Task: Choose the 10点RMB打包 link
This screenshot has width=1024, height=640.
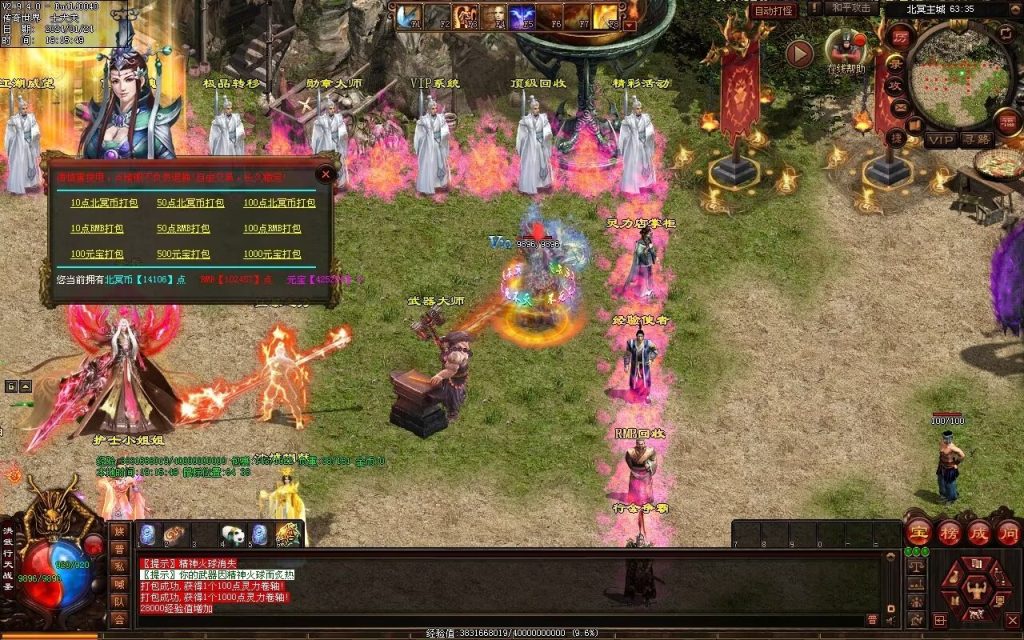Action: pyautogui.click(x=95, y=228)
